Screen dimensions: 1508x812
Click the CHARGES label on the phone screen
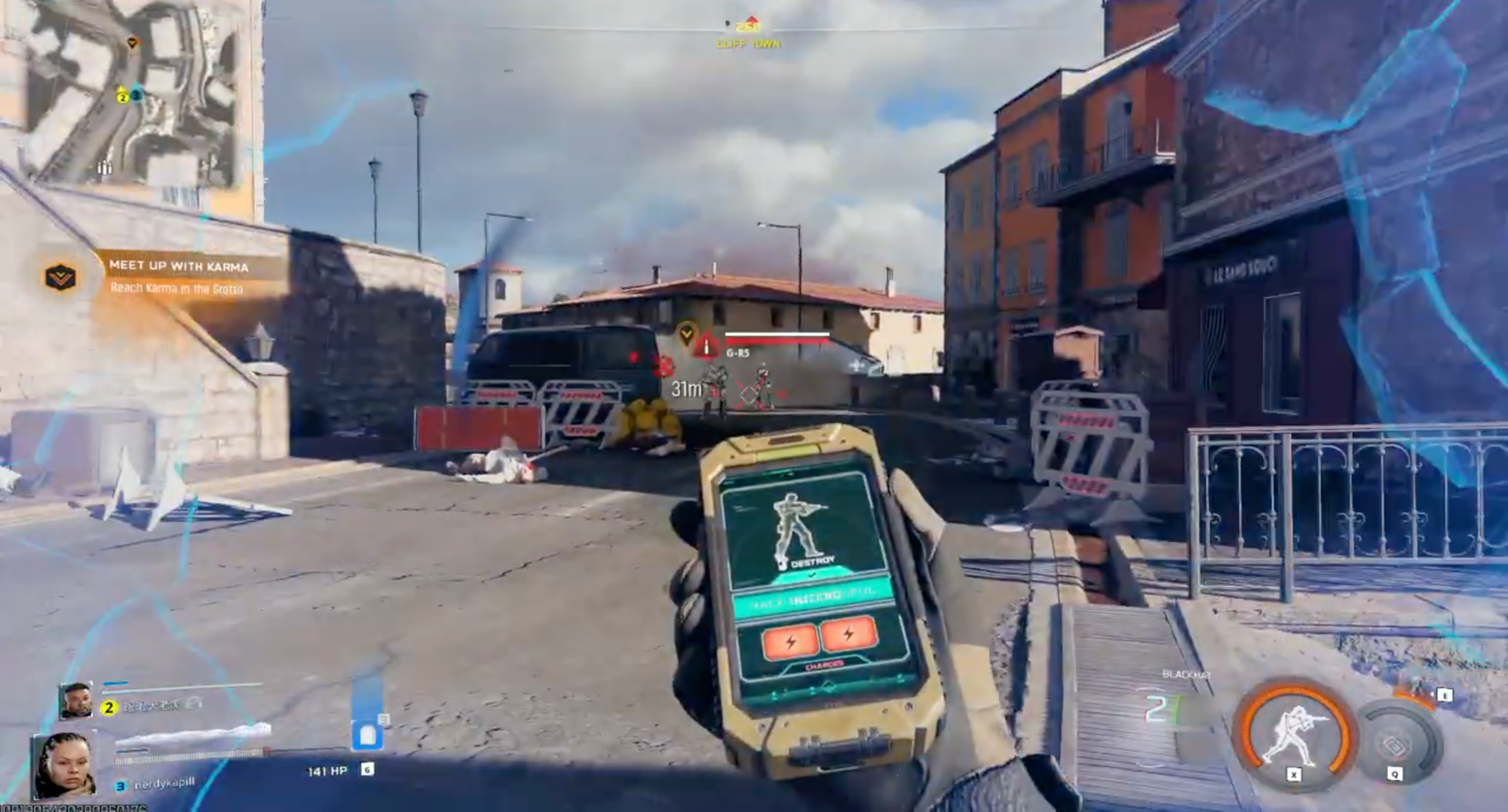[824, 663]
